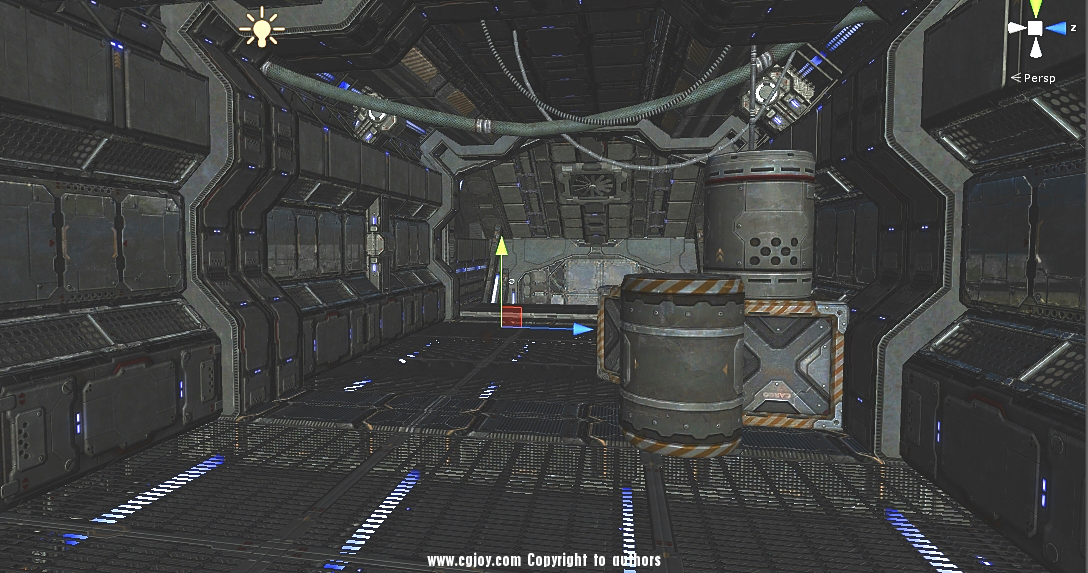1088x573 pixels.
Task: Select the blue sideways-arrow move handle
Action: pyautogui.click(x=581, y=327)
